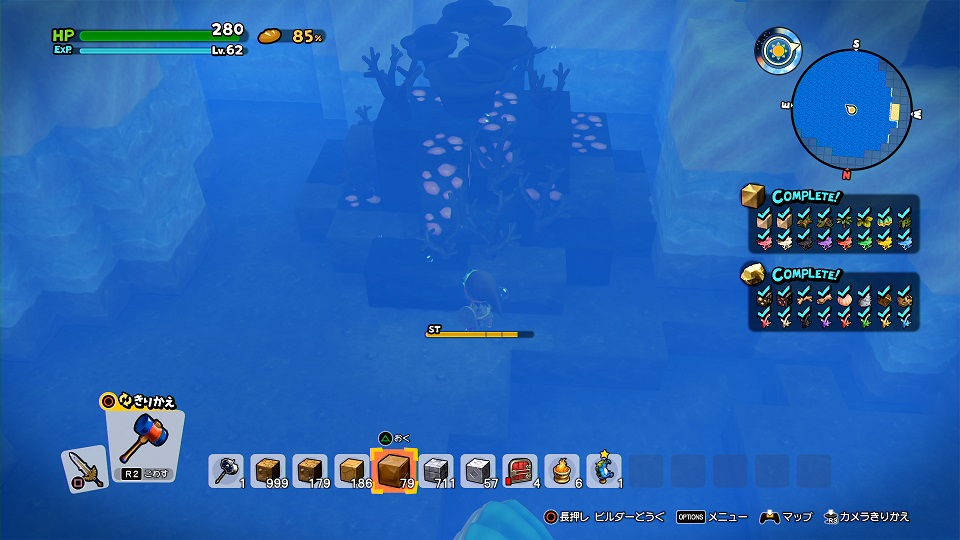Screen dimensions: 960x540
Task: Select the block stack of 179
Action: (x=310, y=470)
